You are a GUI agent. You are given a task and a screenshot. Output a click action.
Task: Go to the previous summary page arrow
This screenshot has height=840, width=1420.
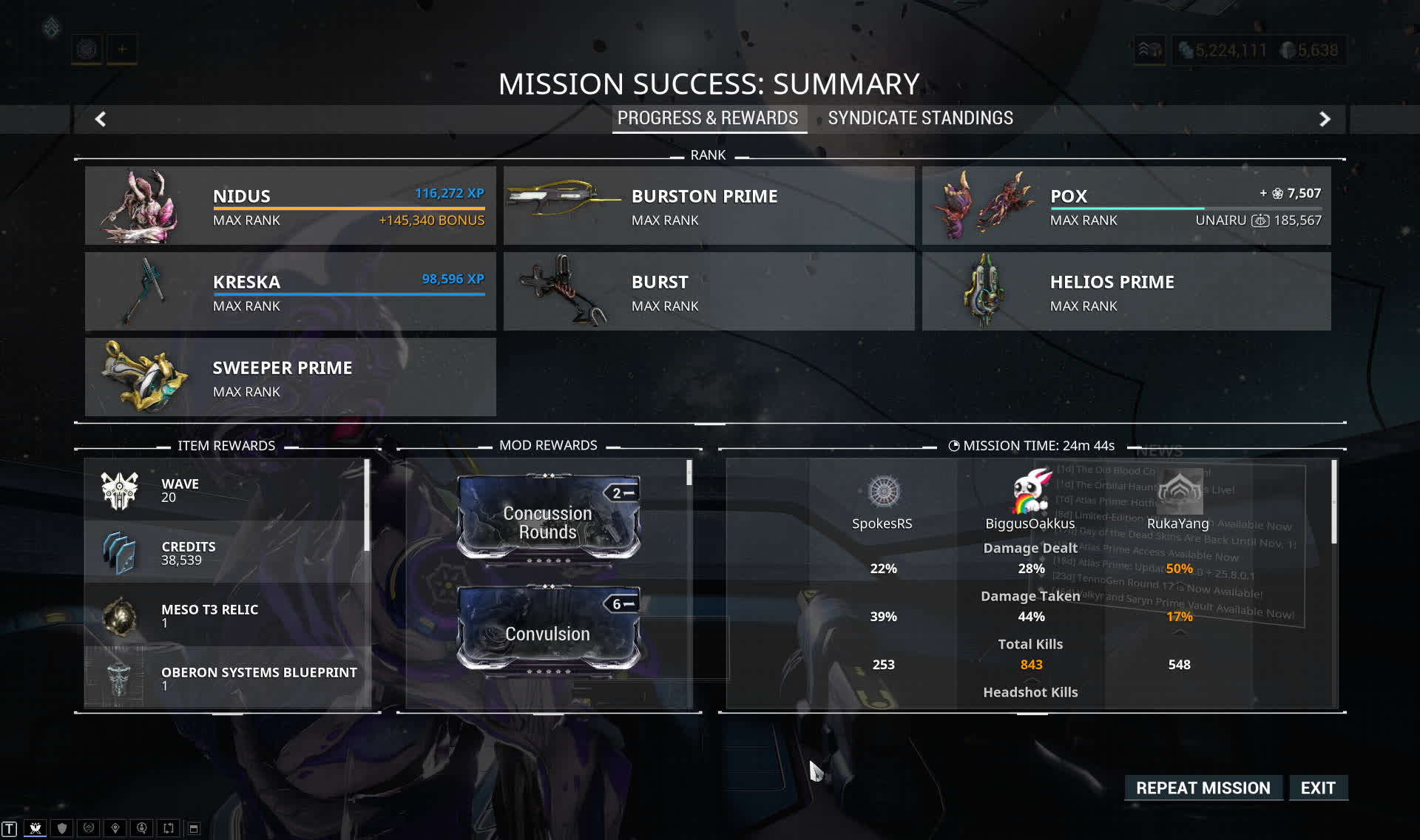point(101,119)
